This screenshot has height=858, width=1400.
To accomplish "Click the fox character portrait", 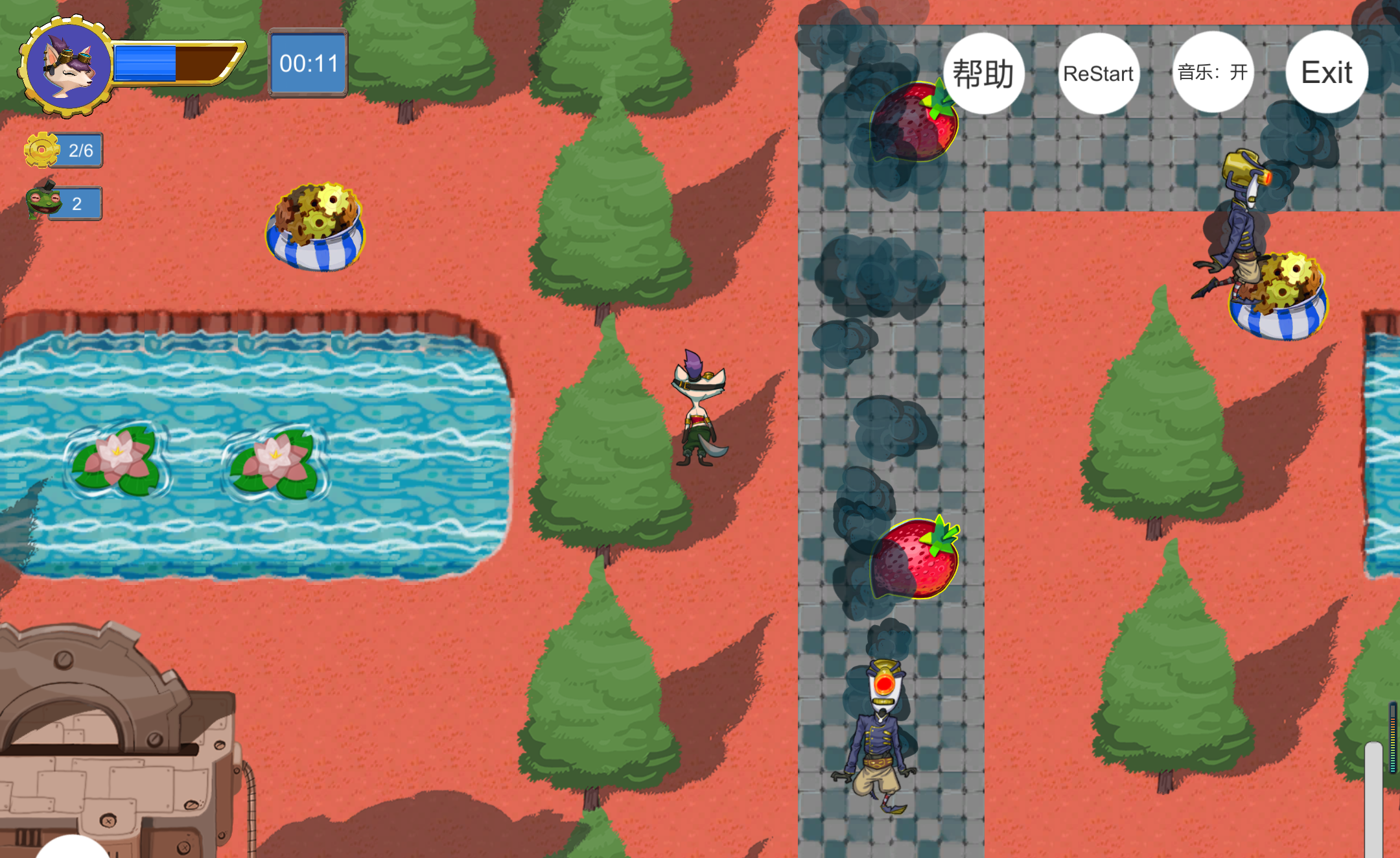I will pos(68,66).
